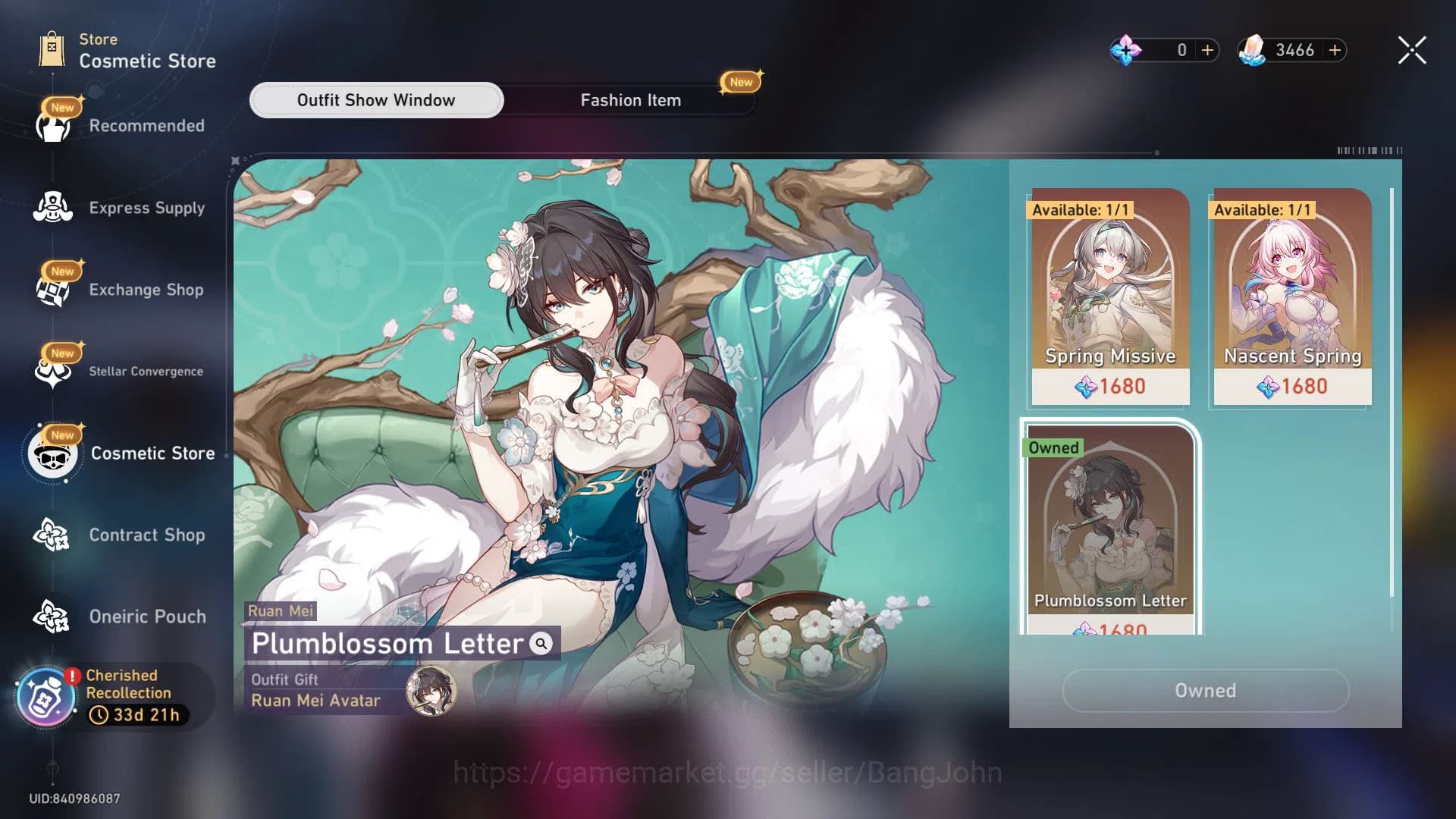Viewport: 1456px width, 819px height.
Task: Open the Stellar Convergence shop
Action: point(52,369)
